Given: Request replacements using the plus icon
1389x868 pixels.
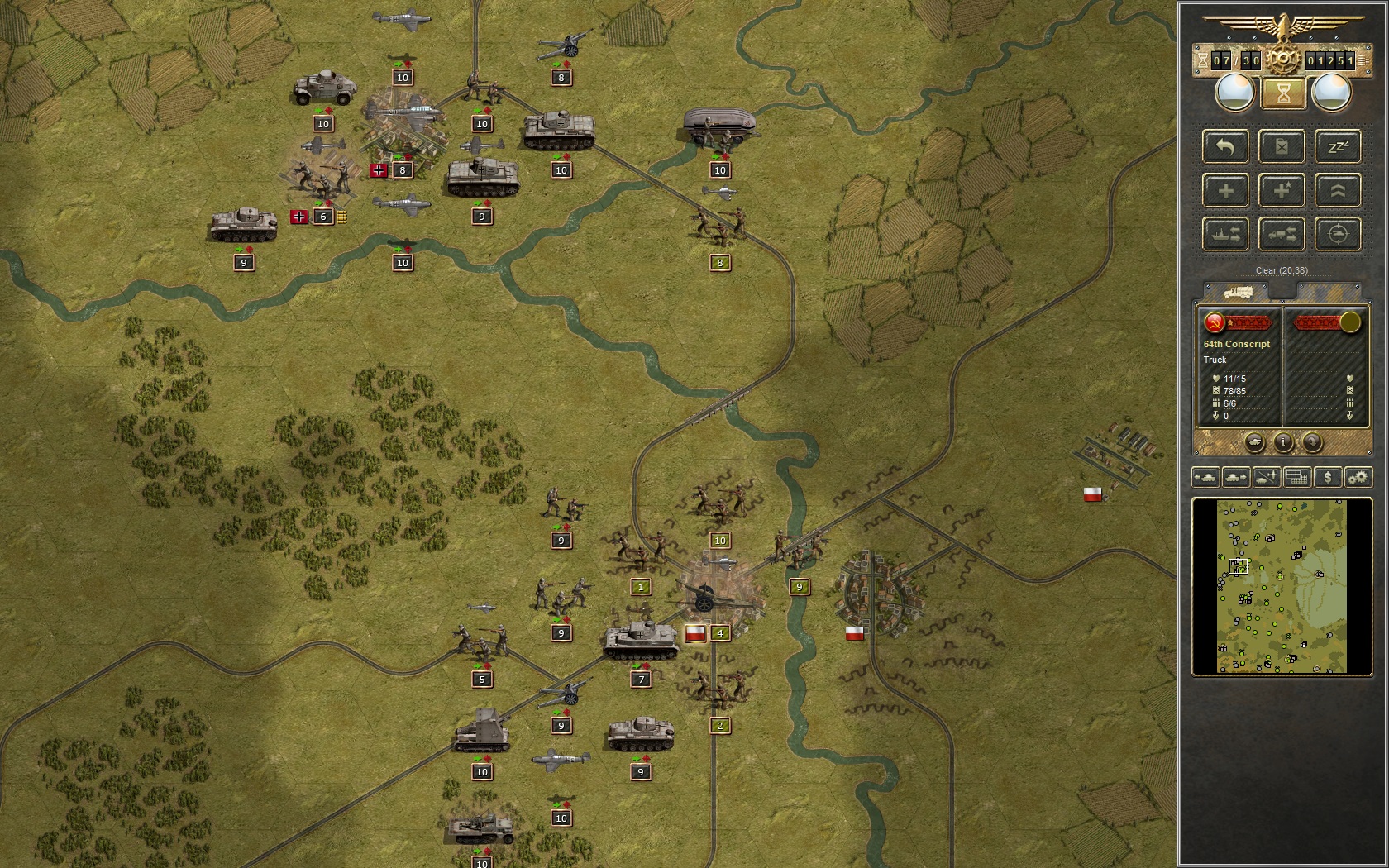Looking at the screenshot, I should point(1224,190).
